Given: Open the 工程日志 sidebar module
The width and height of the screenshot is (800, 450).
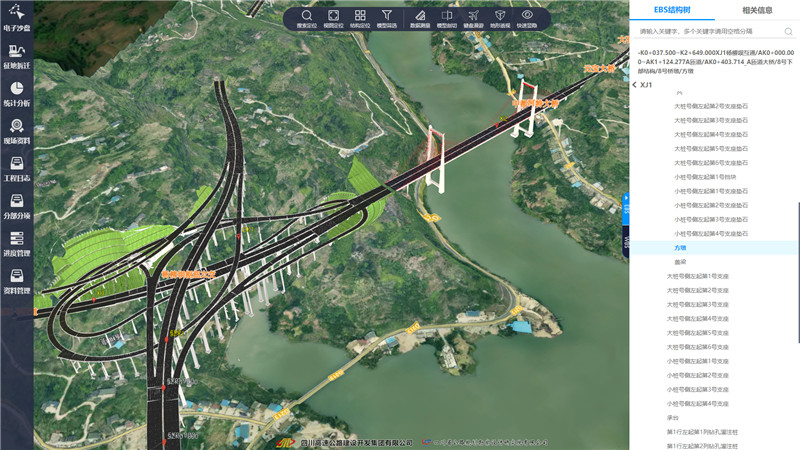Looking at the screenshot, I should point(17,169).
